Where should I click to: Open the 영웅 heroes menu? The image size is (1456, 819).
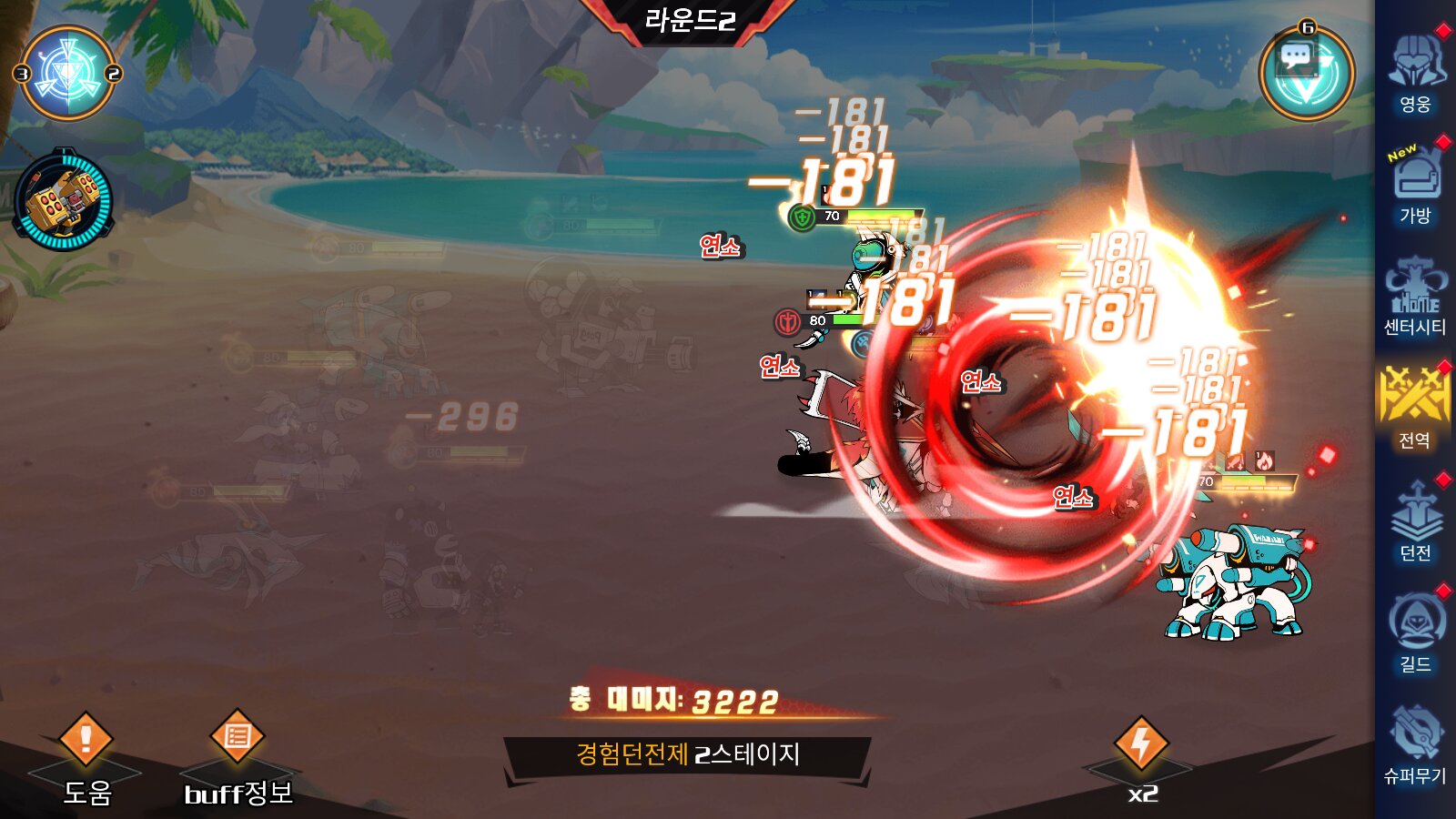coord(1415,73)
